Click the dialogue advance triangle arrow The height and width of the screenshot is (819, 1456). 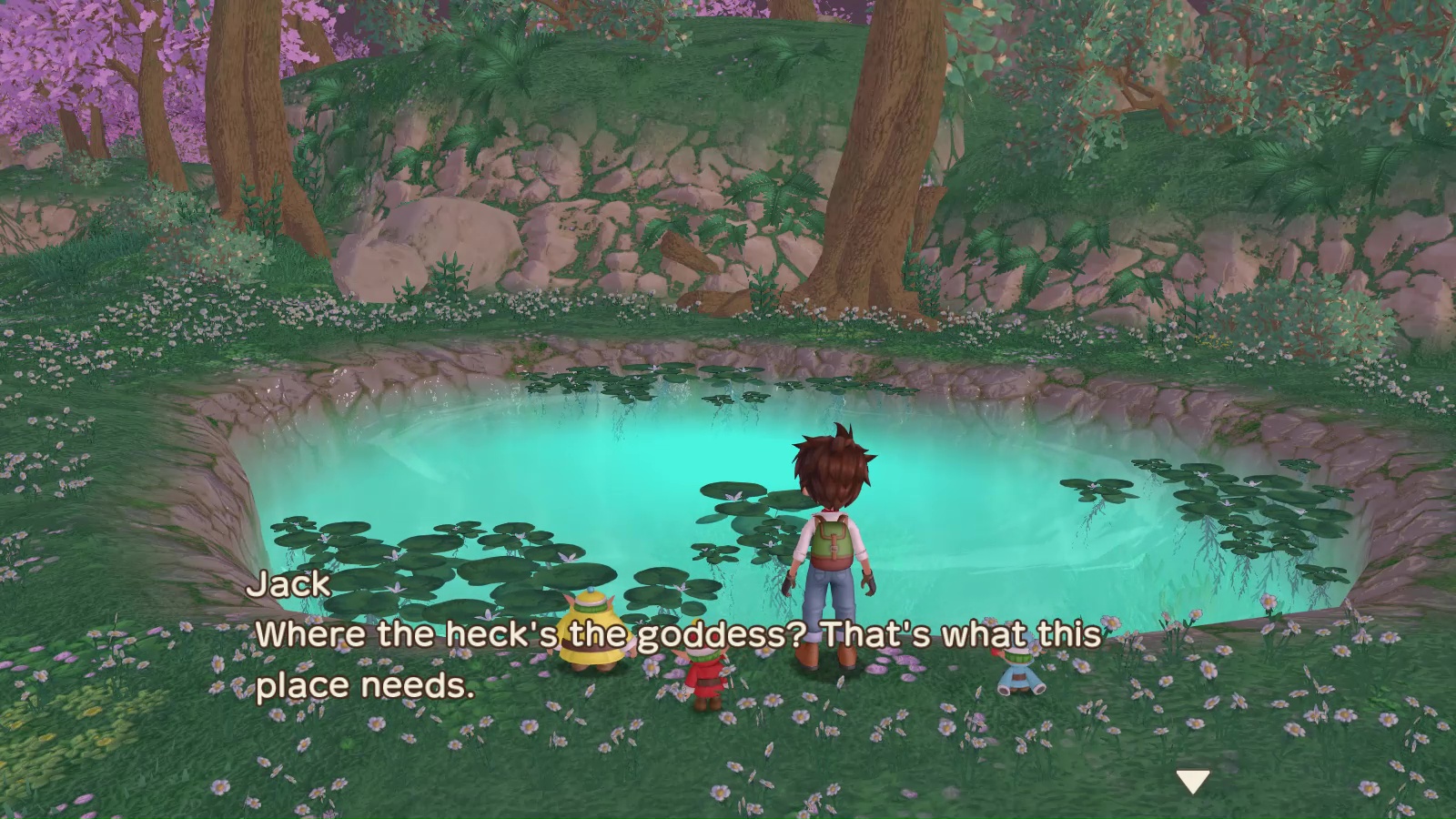(1193, 778)
